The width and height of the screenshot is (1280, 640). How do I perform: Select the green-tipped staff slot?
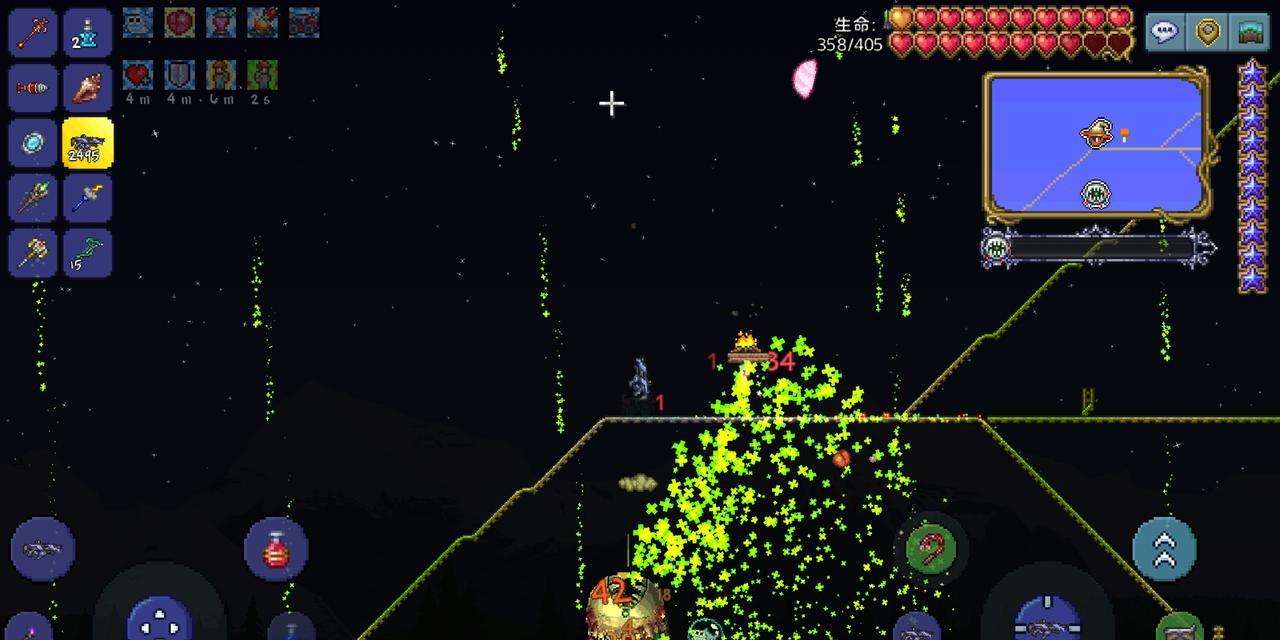[x=33, y=198]
